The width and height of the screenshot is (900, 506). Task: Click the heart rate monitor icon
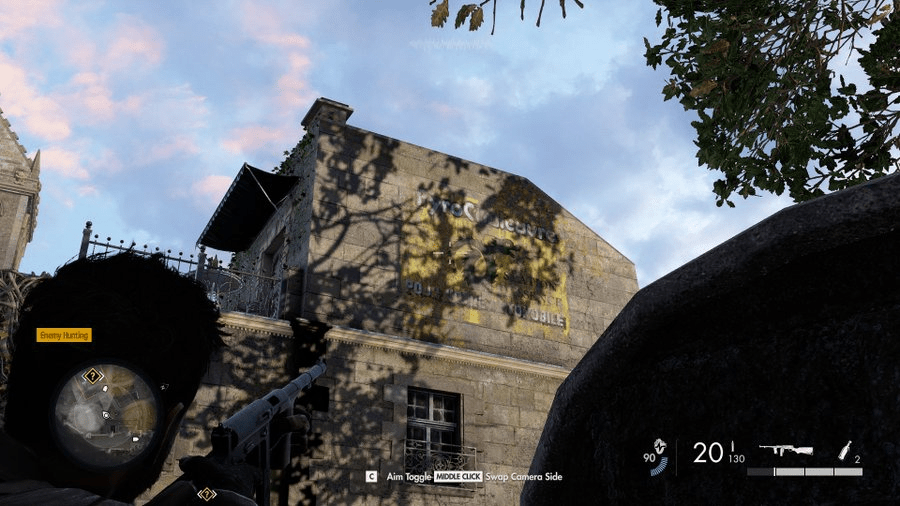click(x=658, y=446)
